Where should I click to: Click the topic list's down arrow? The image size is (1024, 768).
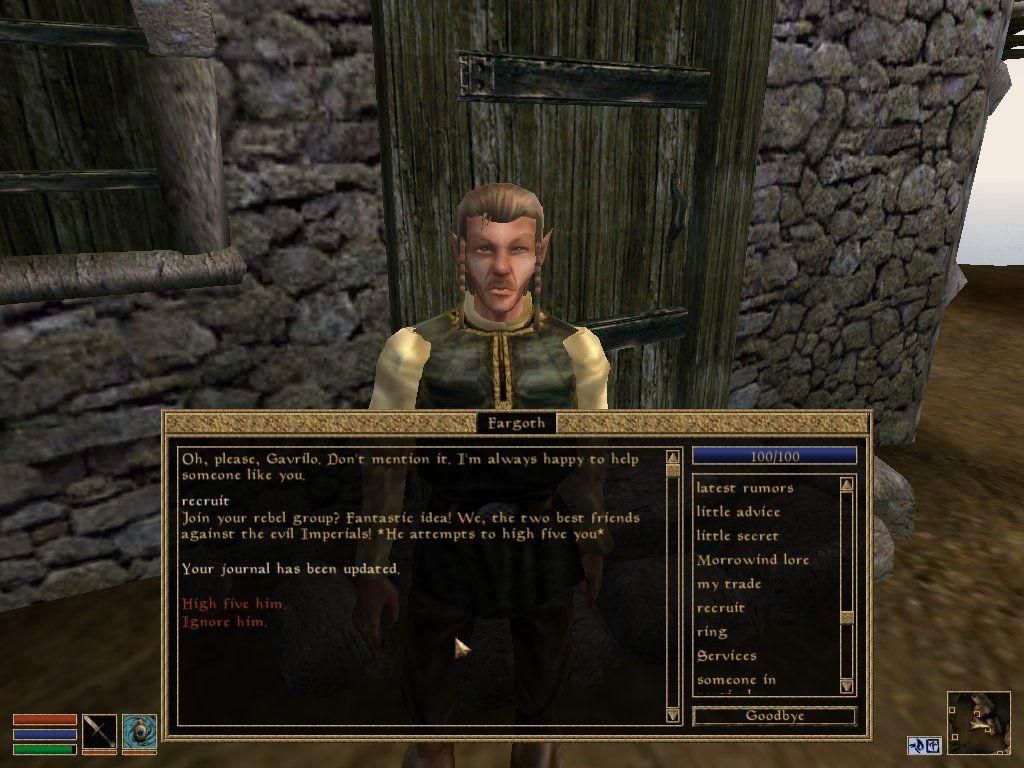tap(847, 686)
